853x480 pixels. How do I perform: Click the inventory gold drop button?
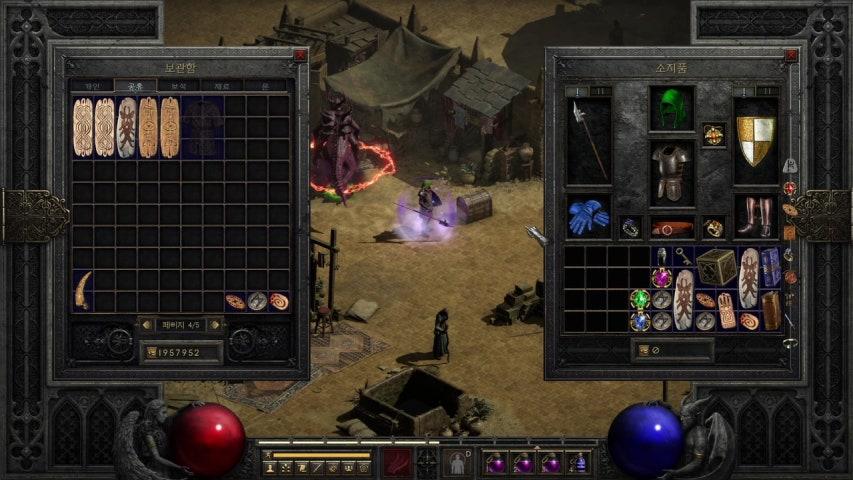(x=642, y=350)
